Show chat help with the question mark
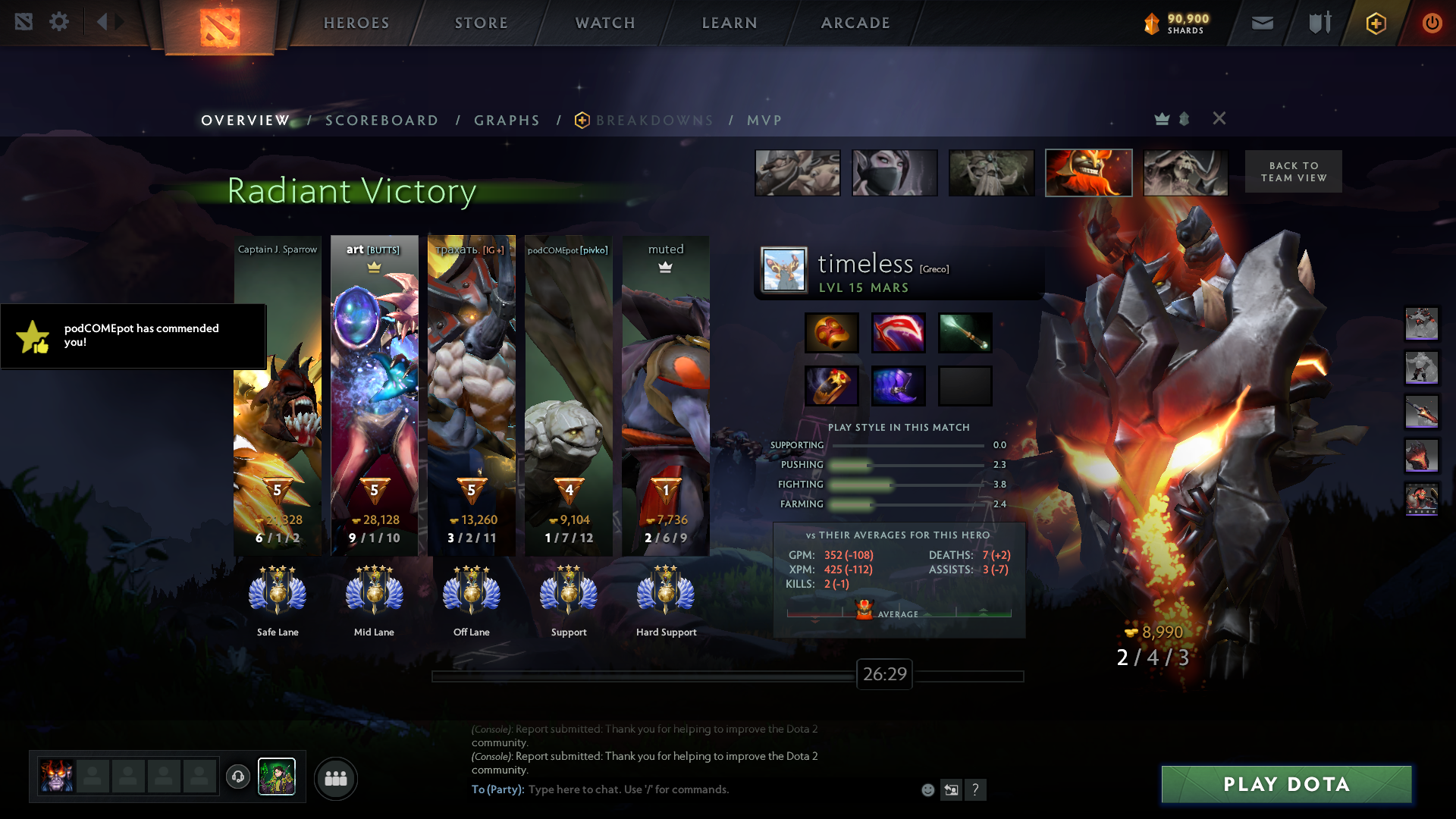The width and height of the screenshot is (1456, 819). pos(975,790)
